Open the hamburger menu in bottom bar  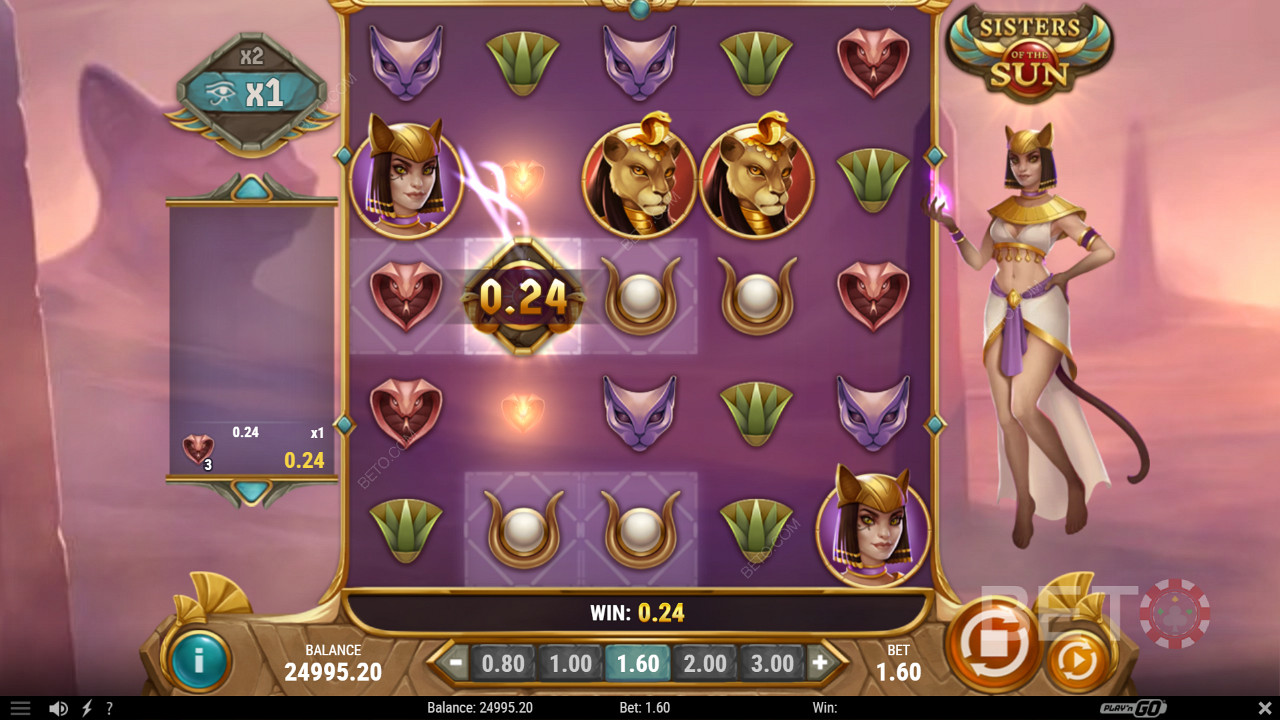tap(20, 708)
